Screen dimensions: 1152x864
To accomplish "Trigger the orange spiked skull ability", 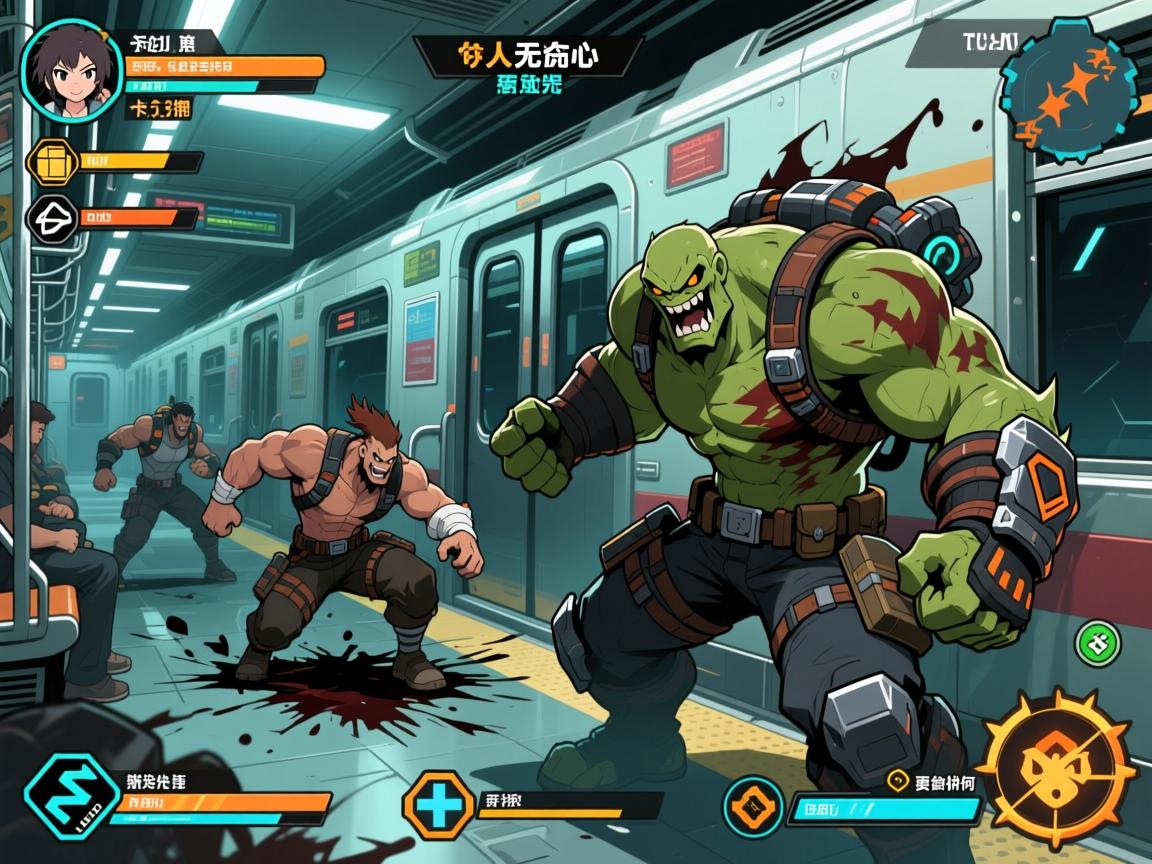I will click(1054, 767).
